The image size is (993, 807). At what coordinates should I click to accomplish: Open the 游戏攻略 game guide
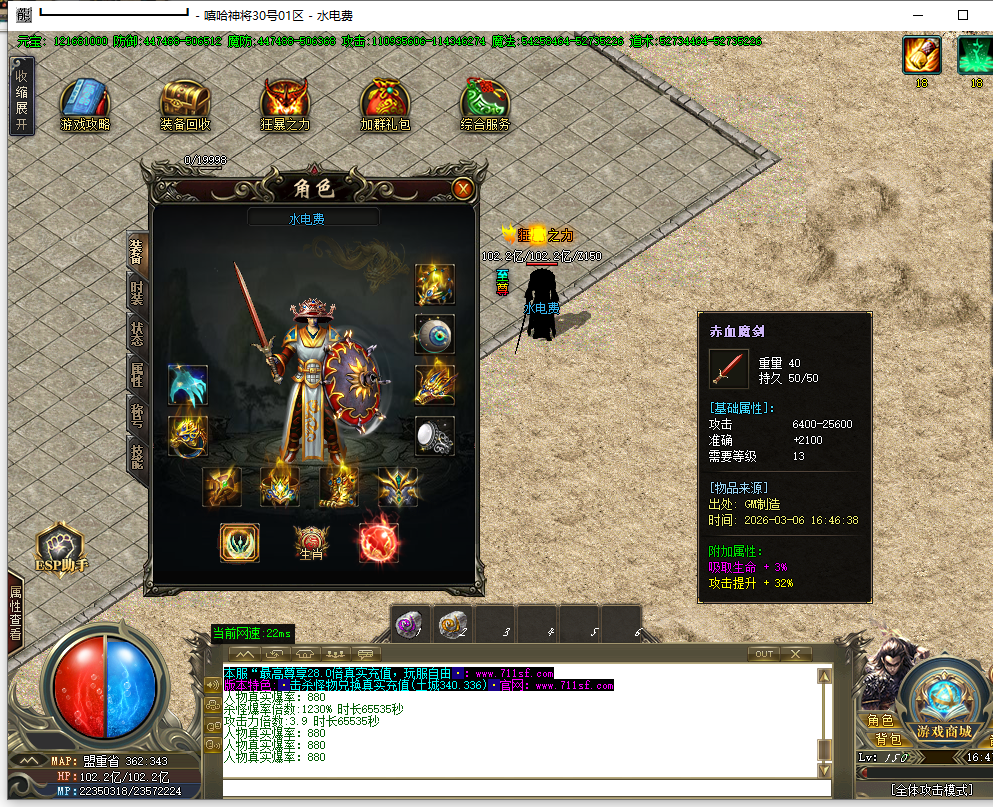[x=86, y=104]
